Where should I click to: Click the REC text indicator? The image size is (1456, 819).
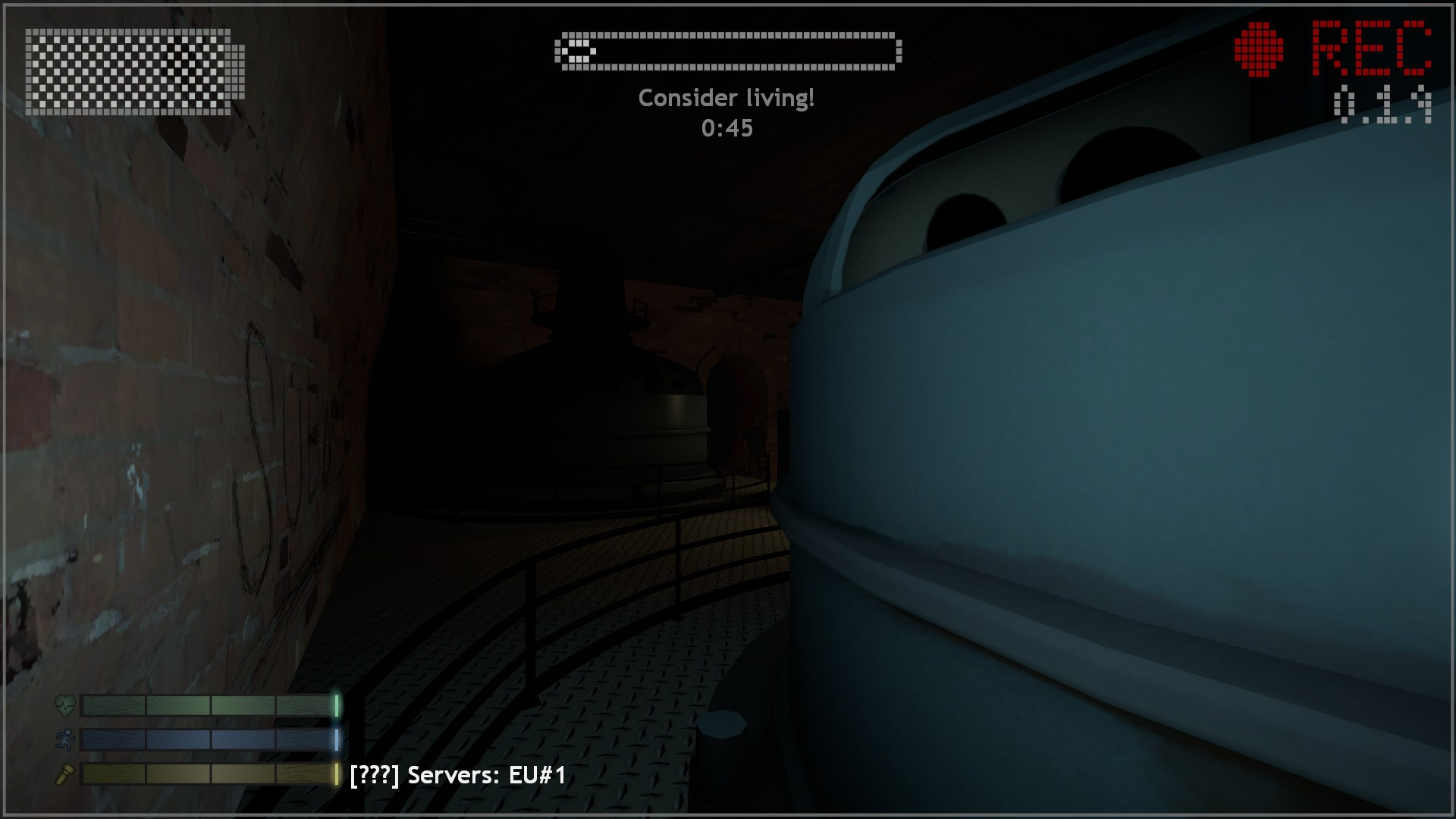tap(1373, 47)
